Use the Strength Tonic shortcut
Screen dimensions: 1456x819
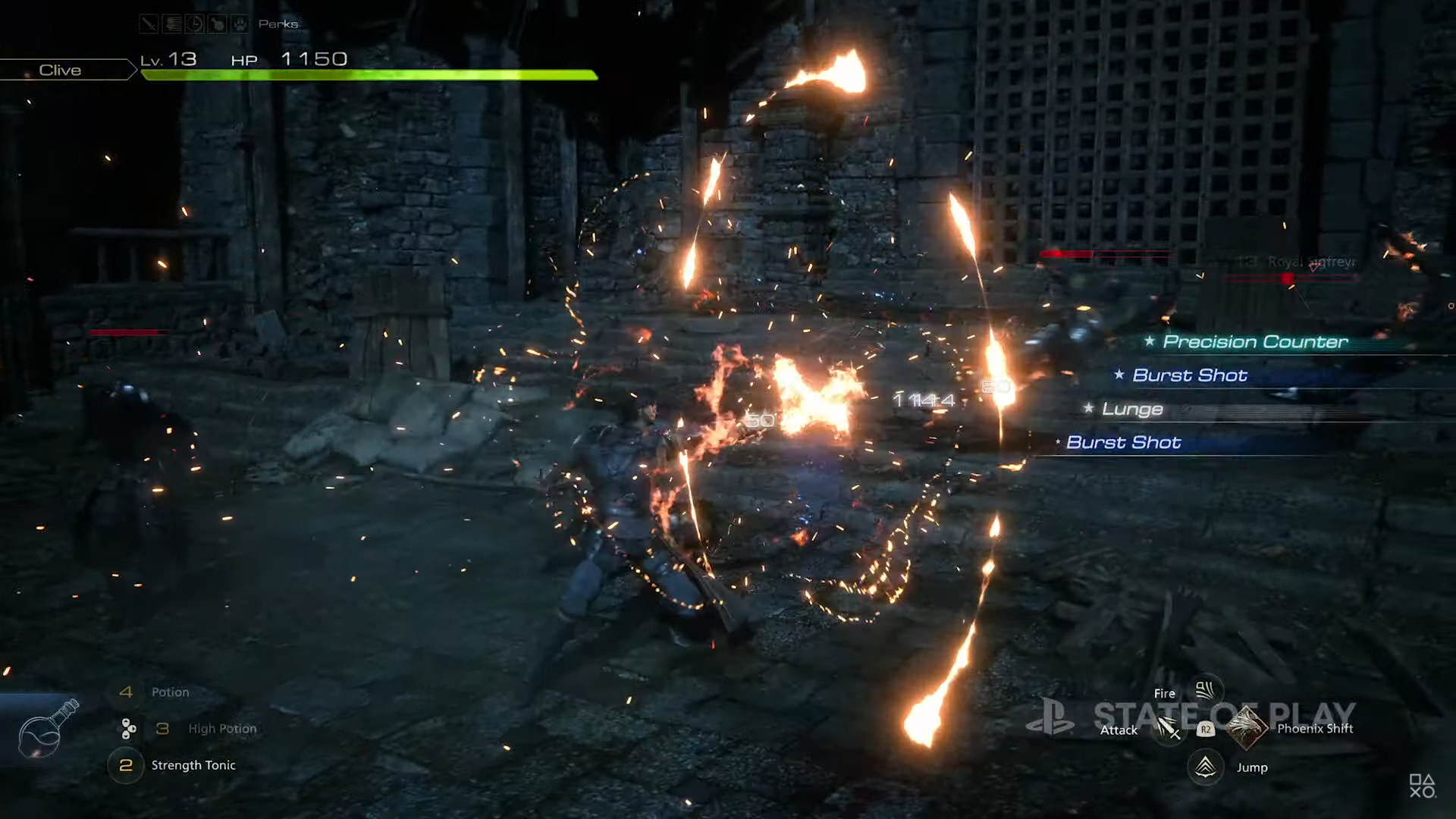(x=193, y=765)
